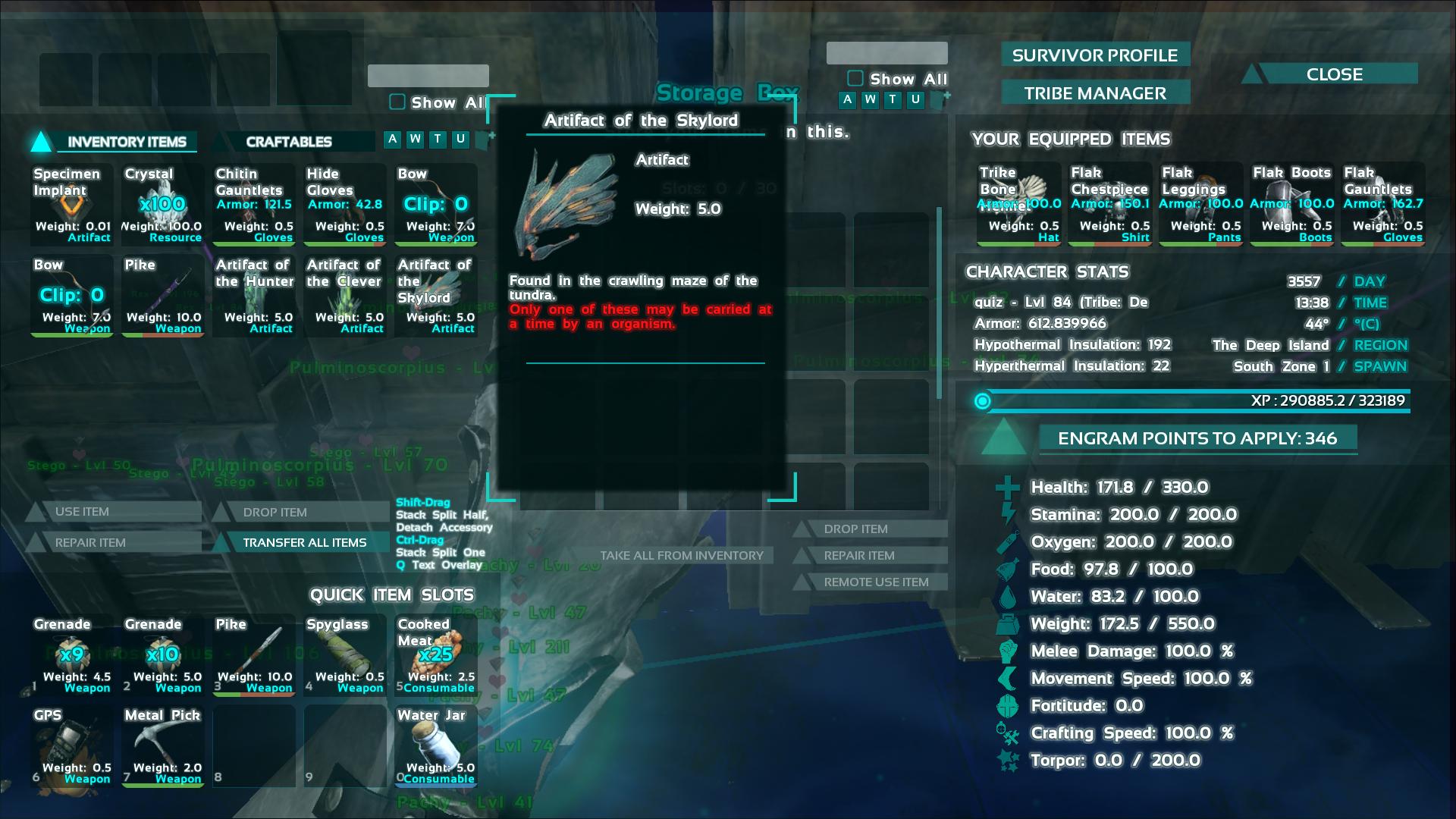
Task: Select the Metal Pick quick slot
Action: point(163,746)
